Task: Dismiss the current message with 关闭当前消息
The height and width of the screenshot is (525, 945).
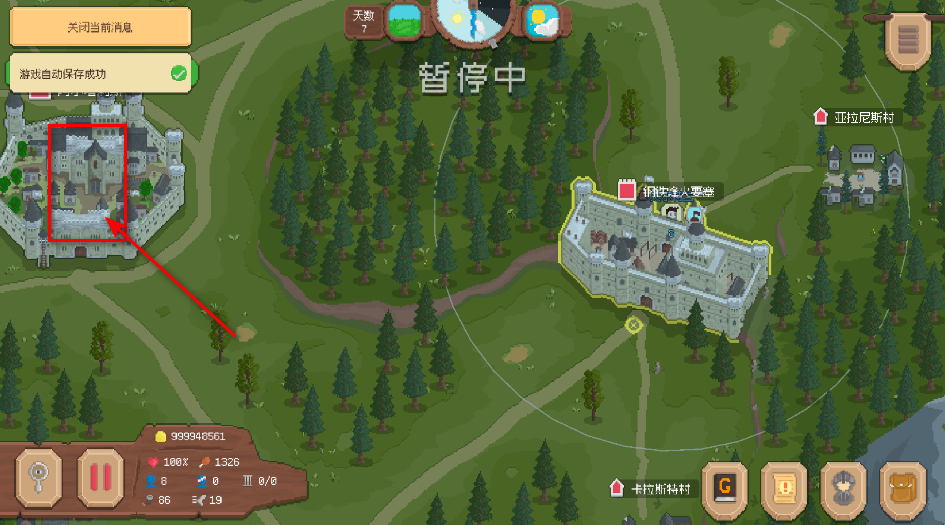Action: click(100, 27)
